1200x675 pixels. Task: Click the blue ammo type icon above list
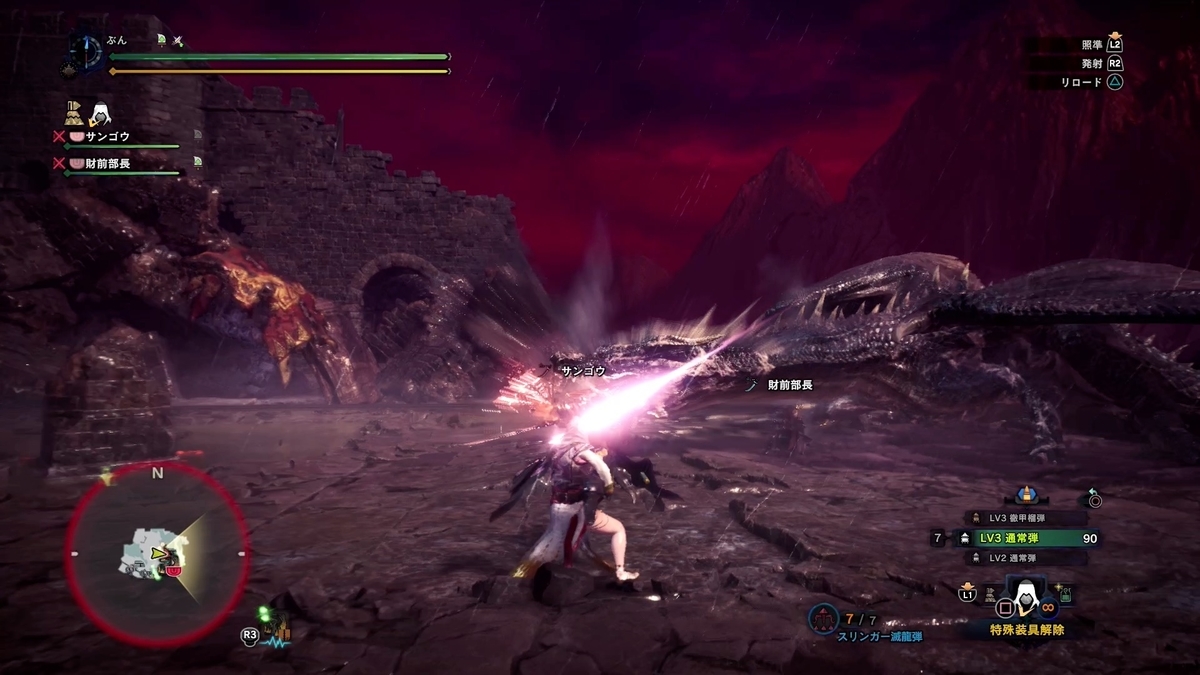click(1024, 496)
